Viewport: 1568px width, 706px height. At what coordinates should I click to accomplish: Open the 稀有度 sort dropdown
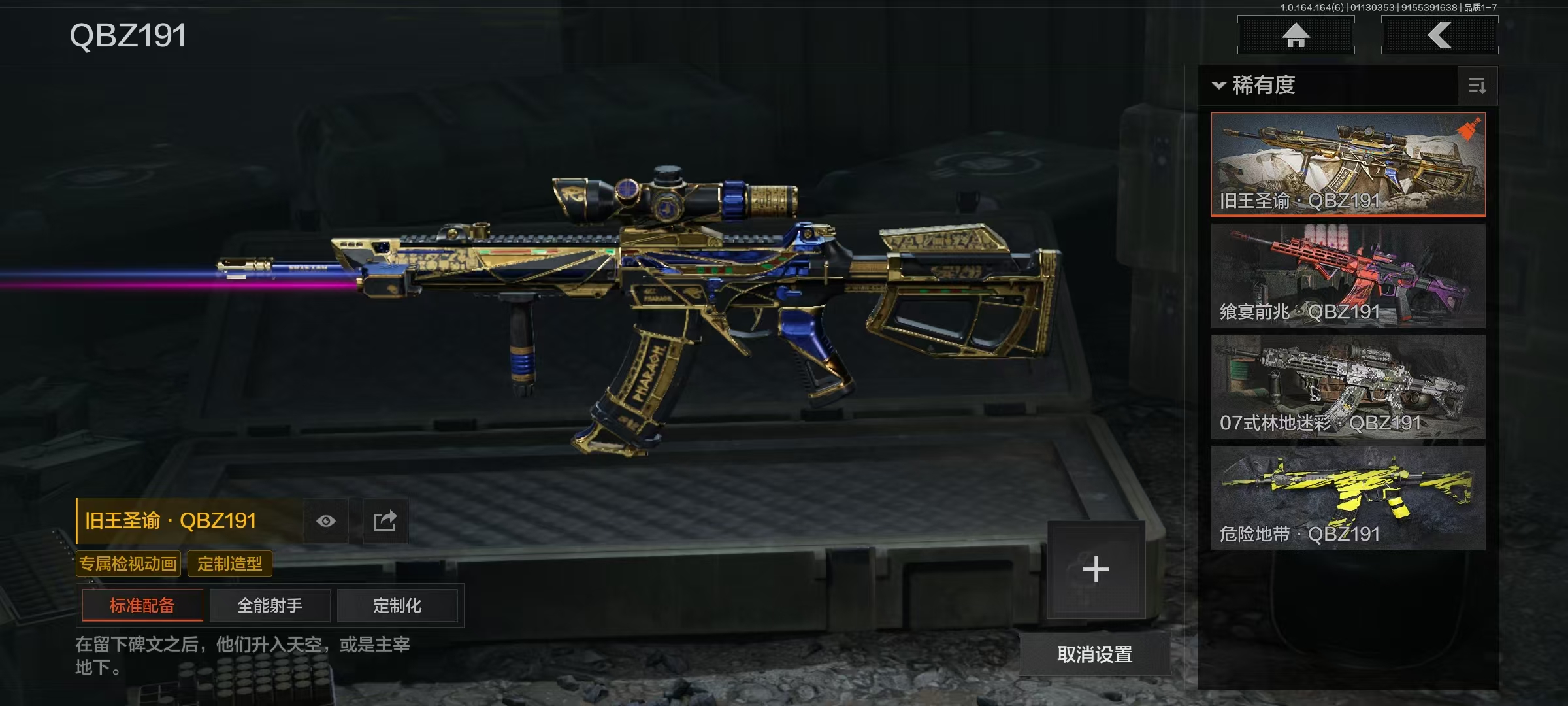click(1254, 86)
